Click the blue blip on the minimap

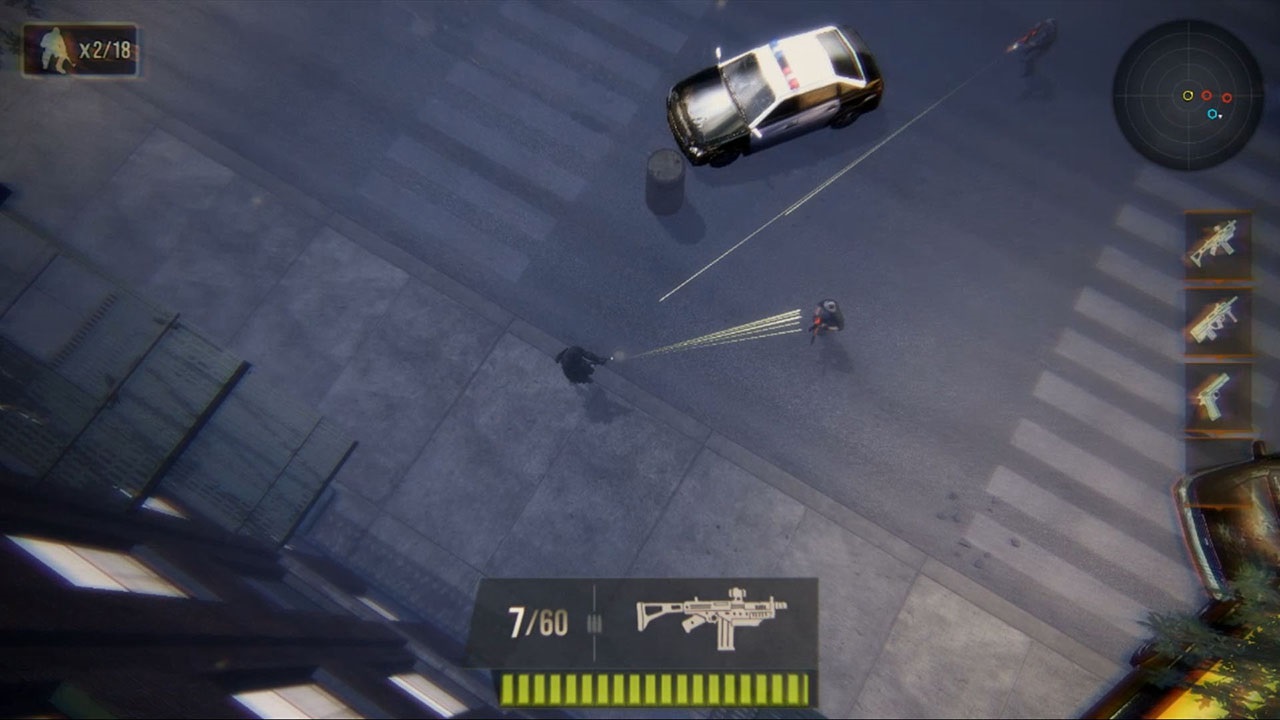(x=1212, y=113)
